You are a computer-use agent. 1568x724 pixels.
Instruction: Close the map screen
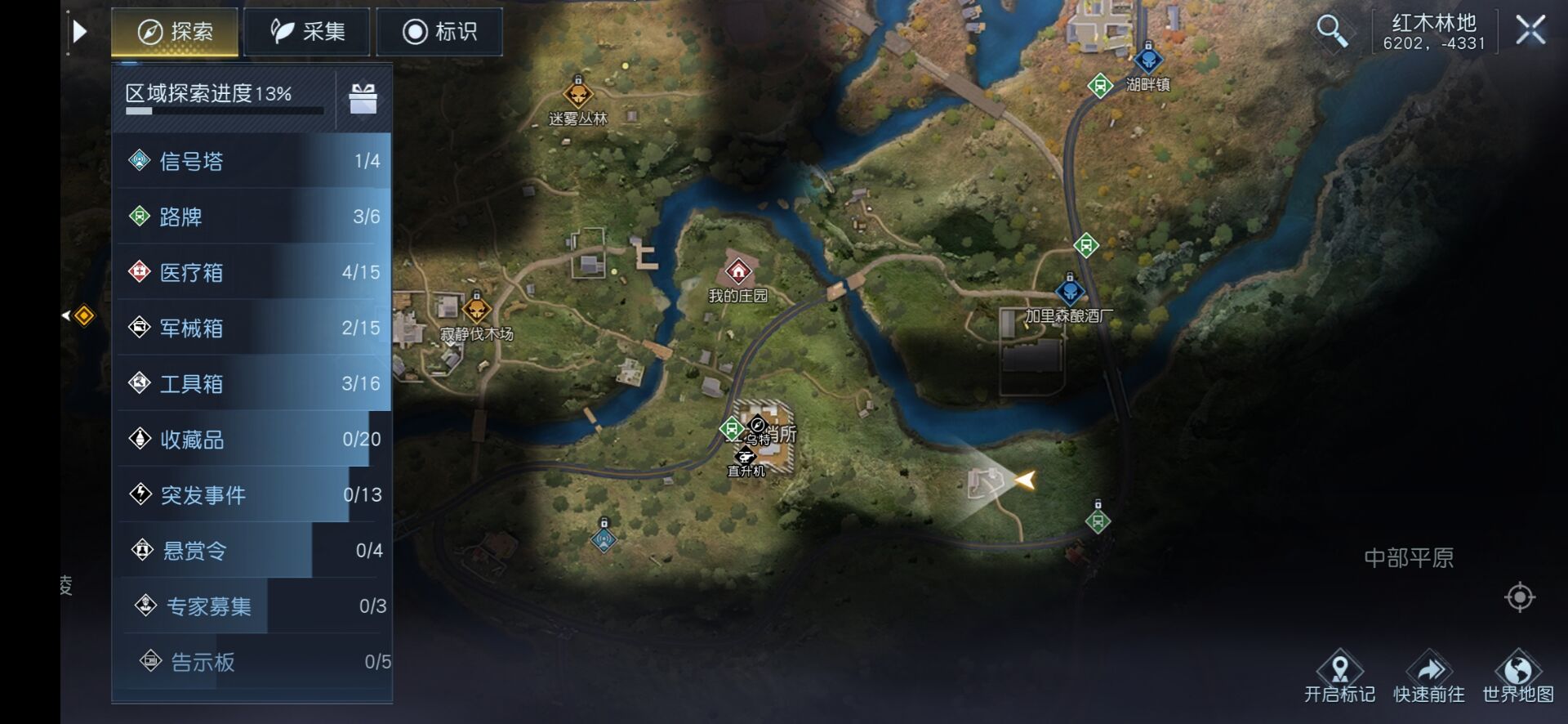coord(1530,31)
